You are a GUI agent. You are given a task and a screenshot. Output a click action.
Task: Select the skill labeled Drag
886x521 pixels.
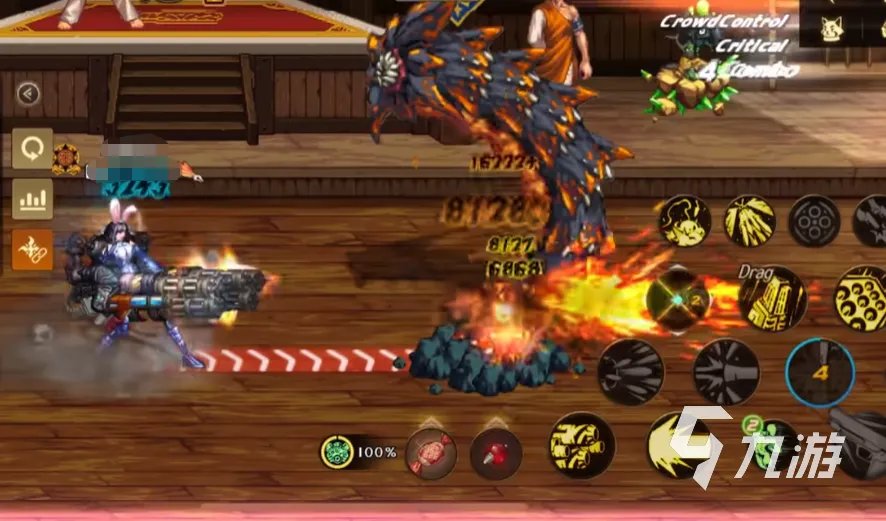pyautogui.click(x=772, y=298)
